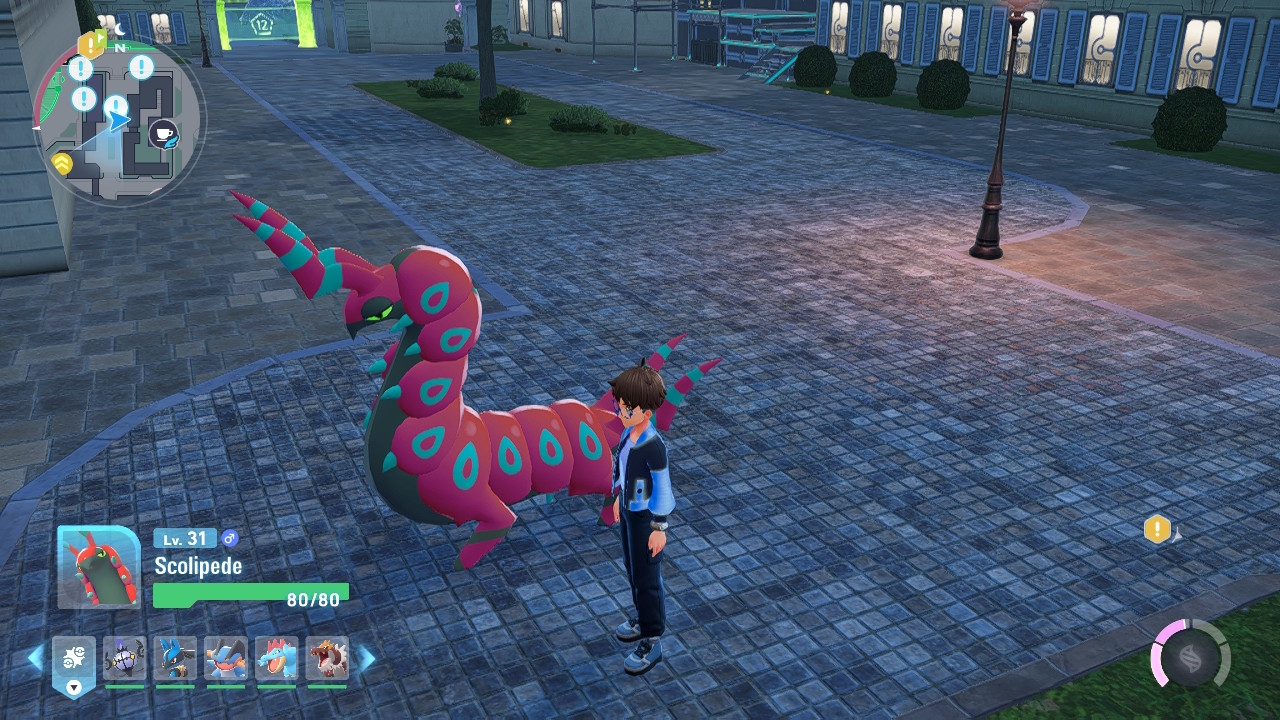Switch to Chandelure in party
The width and height of the screenshot is (1280, 720).
(124, 659)
